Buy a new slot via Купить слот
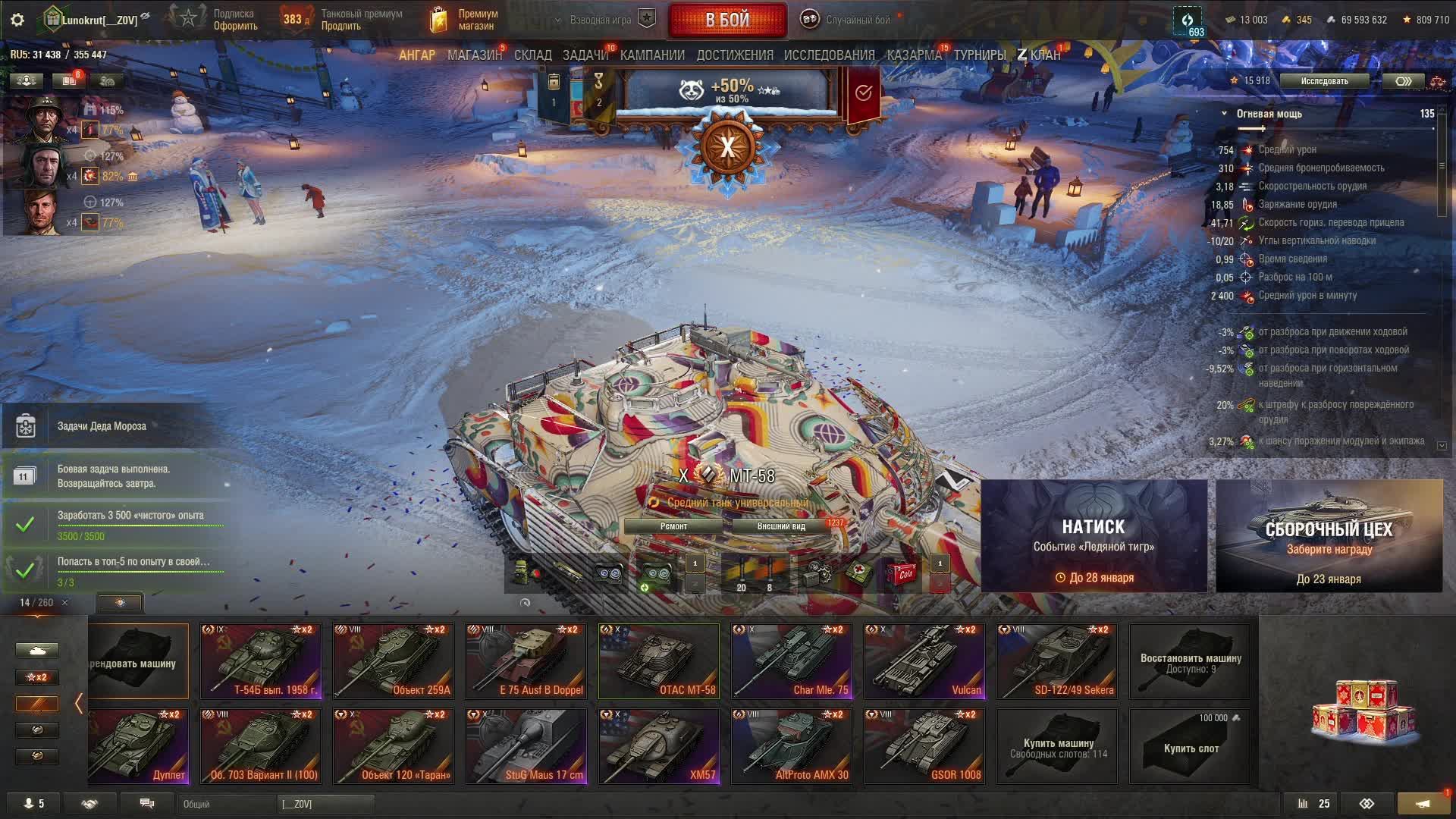1456x819 pixels. pos(1190,747)
